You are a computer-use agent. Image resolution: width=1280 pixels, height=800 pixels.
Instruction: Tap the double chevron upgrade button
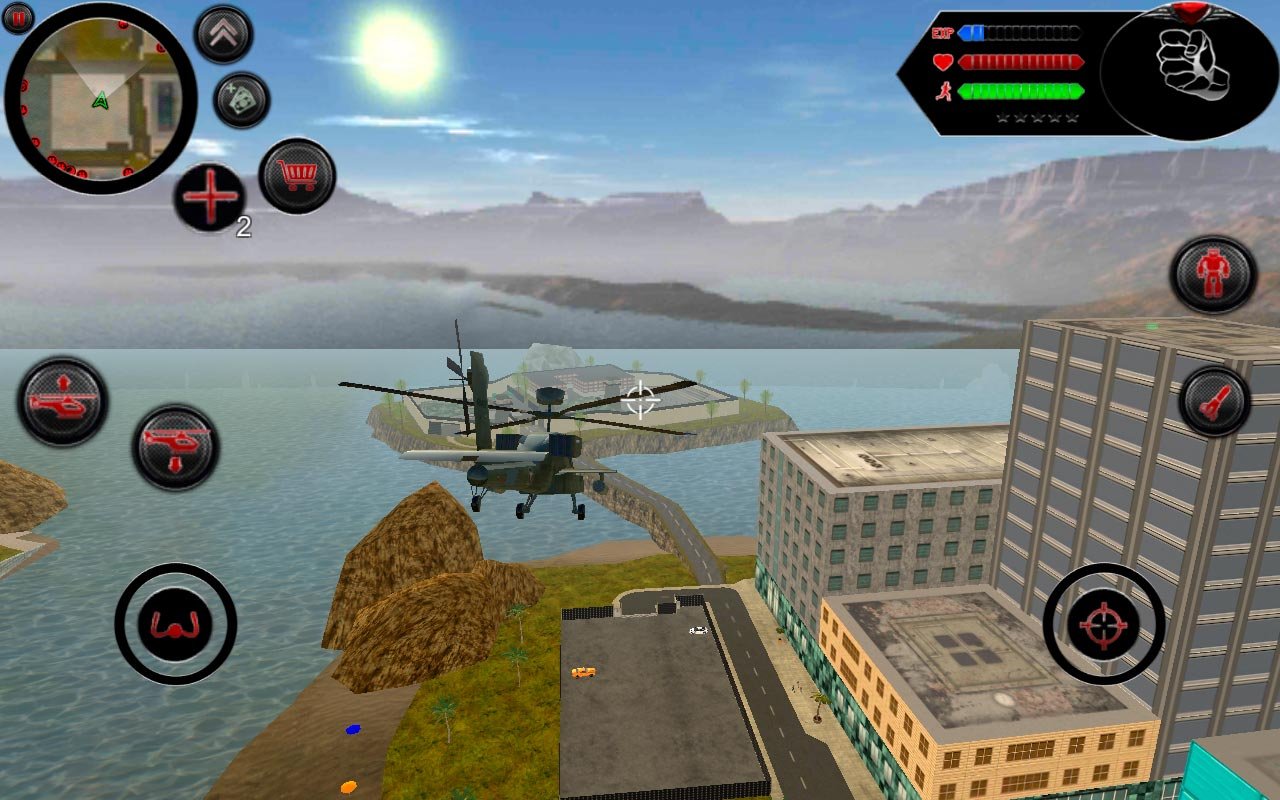pyautogui.click(x=223, y=35)
